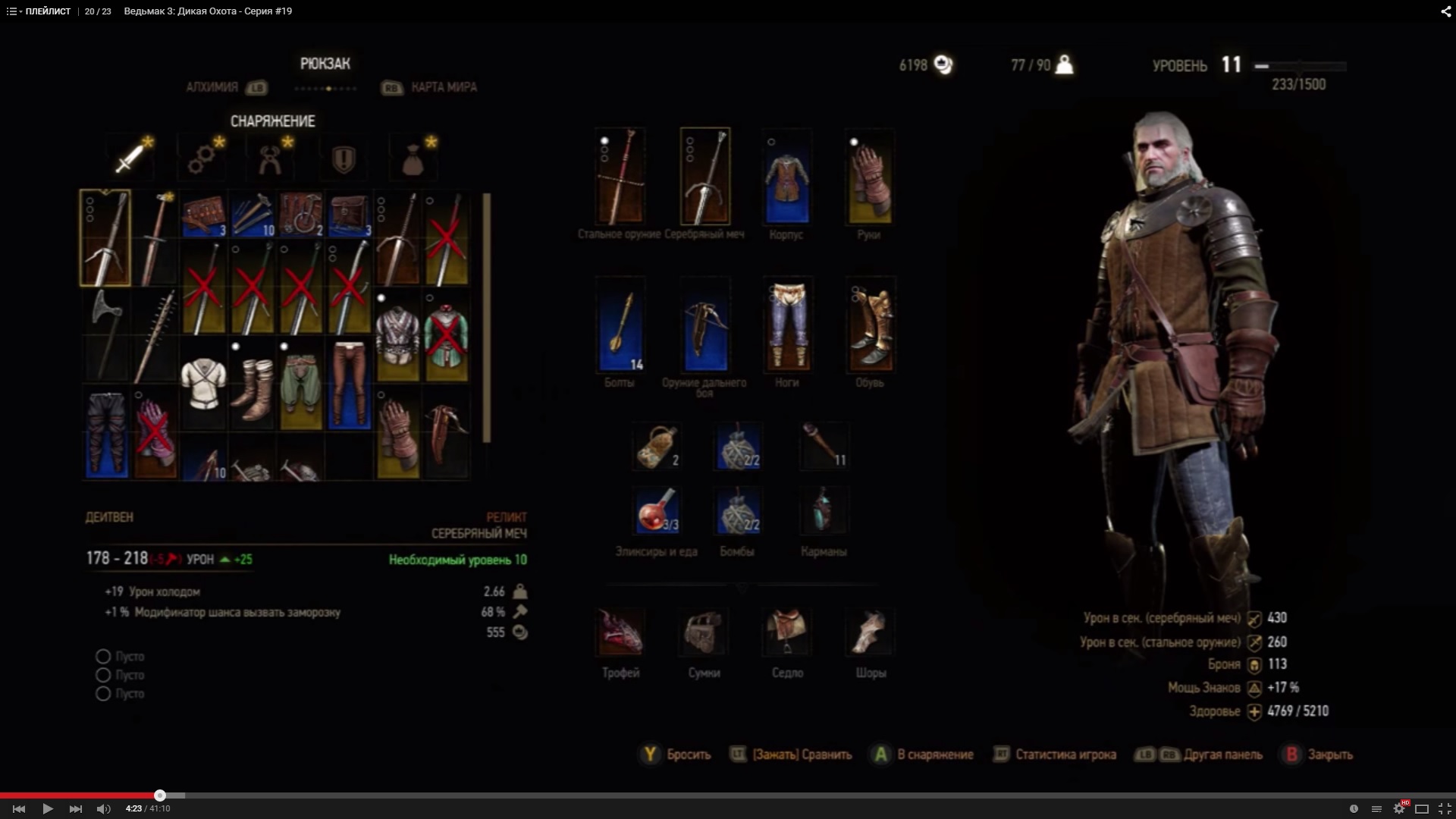The width and height of the screenshot is (1456, 819).
Task: Open the crafting gears category tab
Action: point(201,158)
